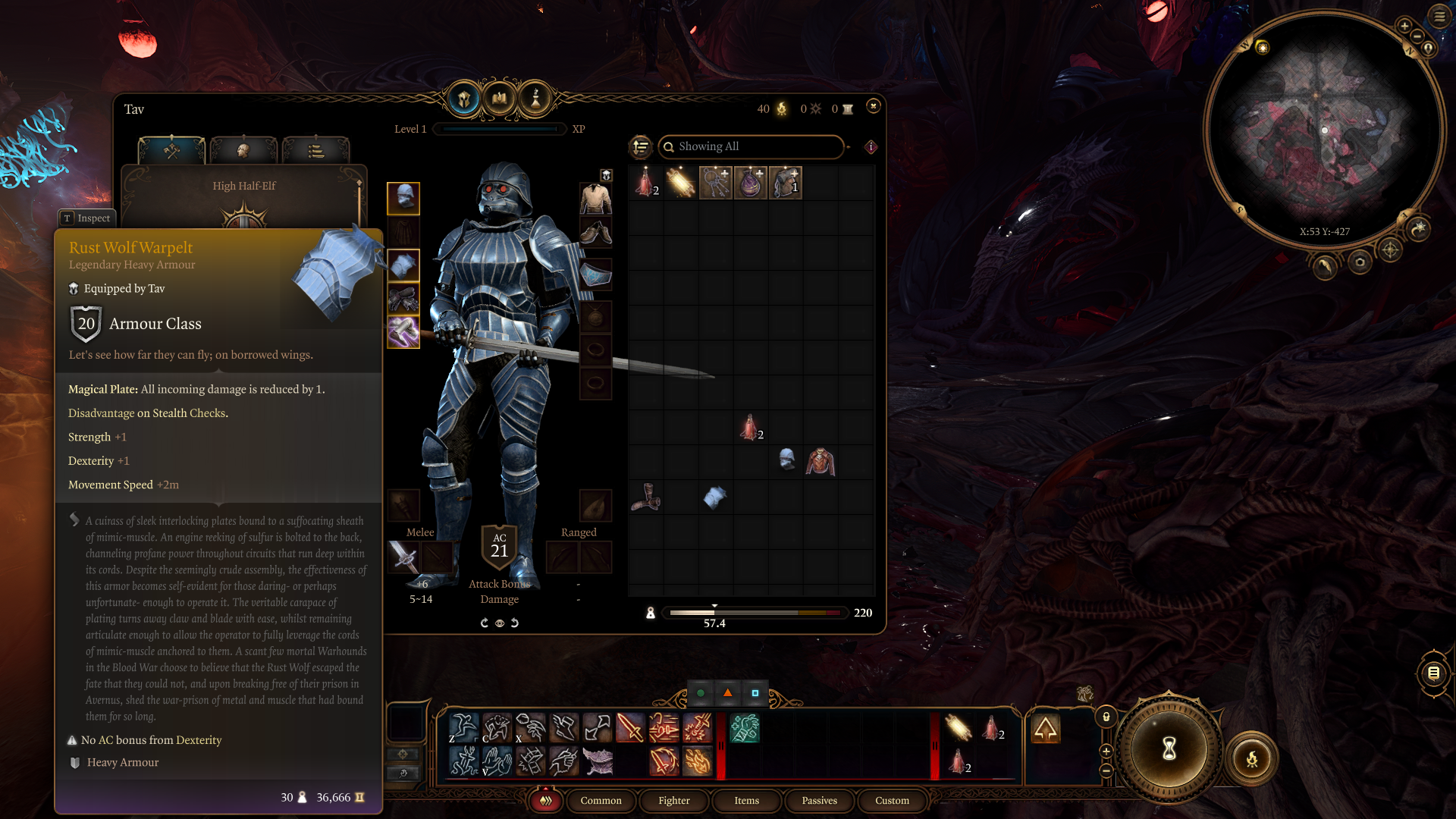Select the boots item in inventory
1456x819 pixels.
coord(645,497)
